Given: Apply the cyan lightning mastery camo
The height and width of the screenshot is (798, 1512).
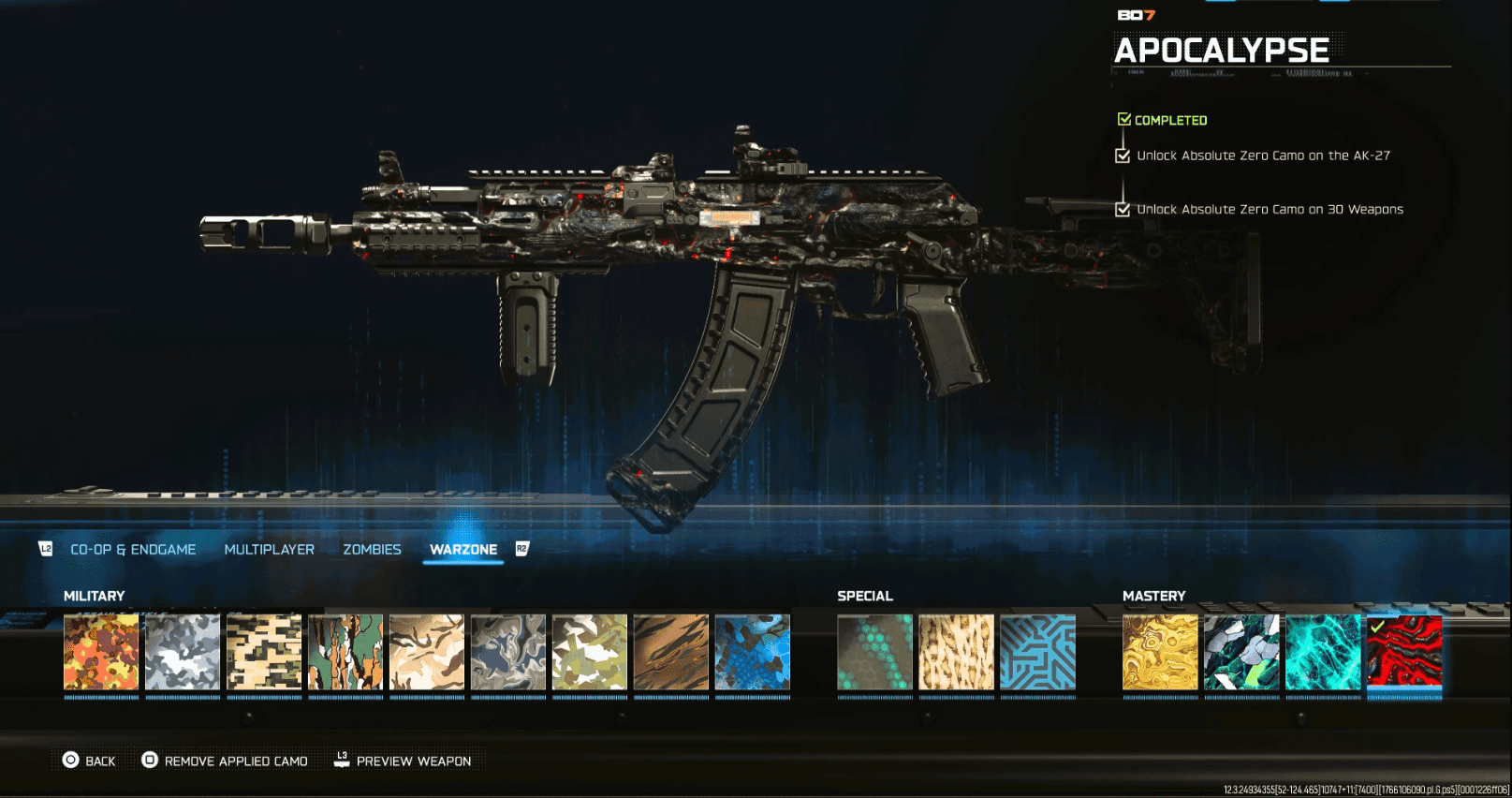Looking at the screenshot, I should [1323, 653].
